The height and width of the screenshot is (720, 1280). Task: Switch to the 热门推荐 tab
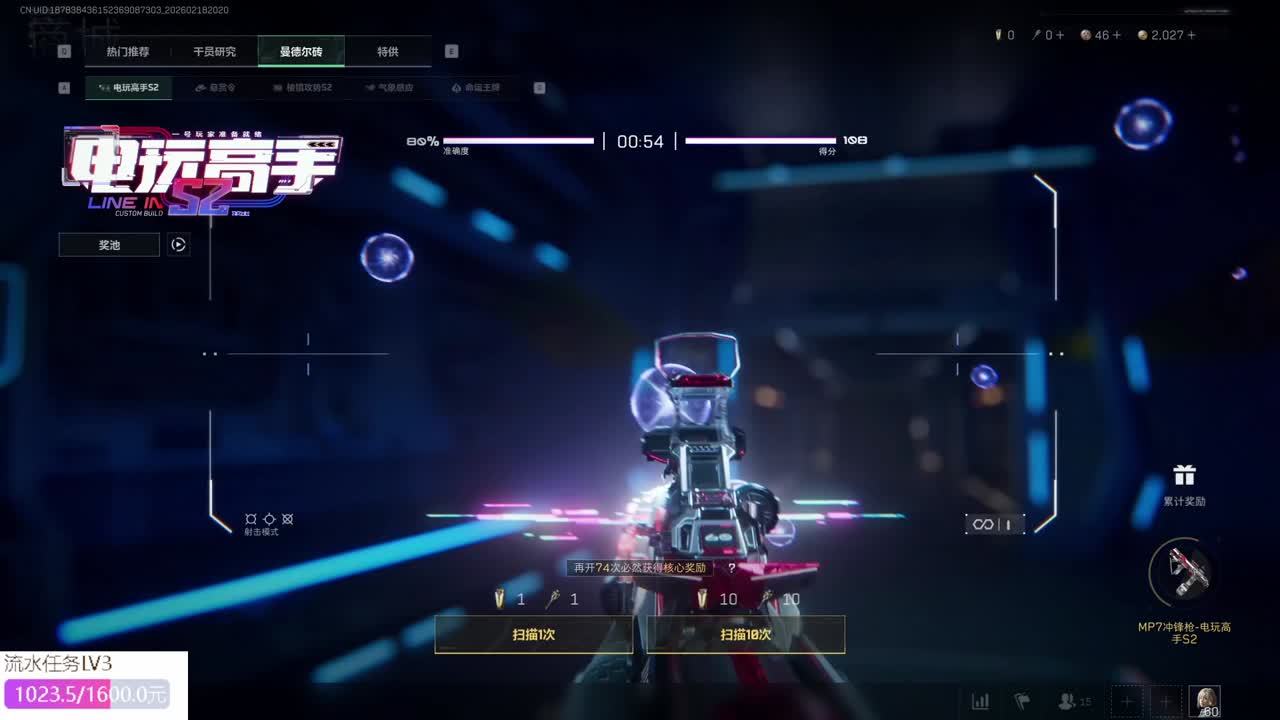click(128, 51)
